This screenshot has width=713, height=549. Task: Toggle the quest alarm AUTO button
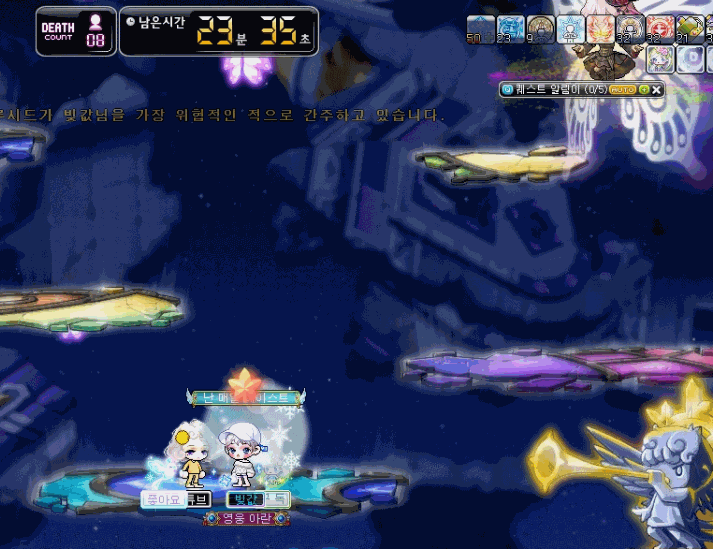[625, 90]
